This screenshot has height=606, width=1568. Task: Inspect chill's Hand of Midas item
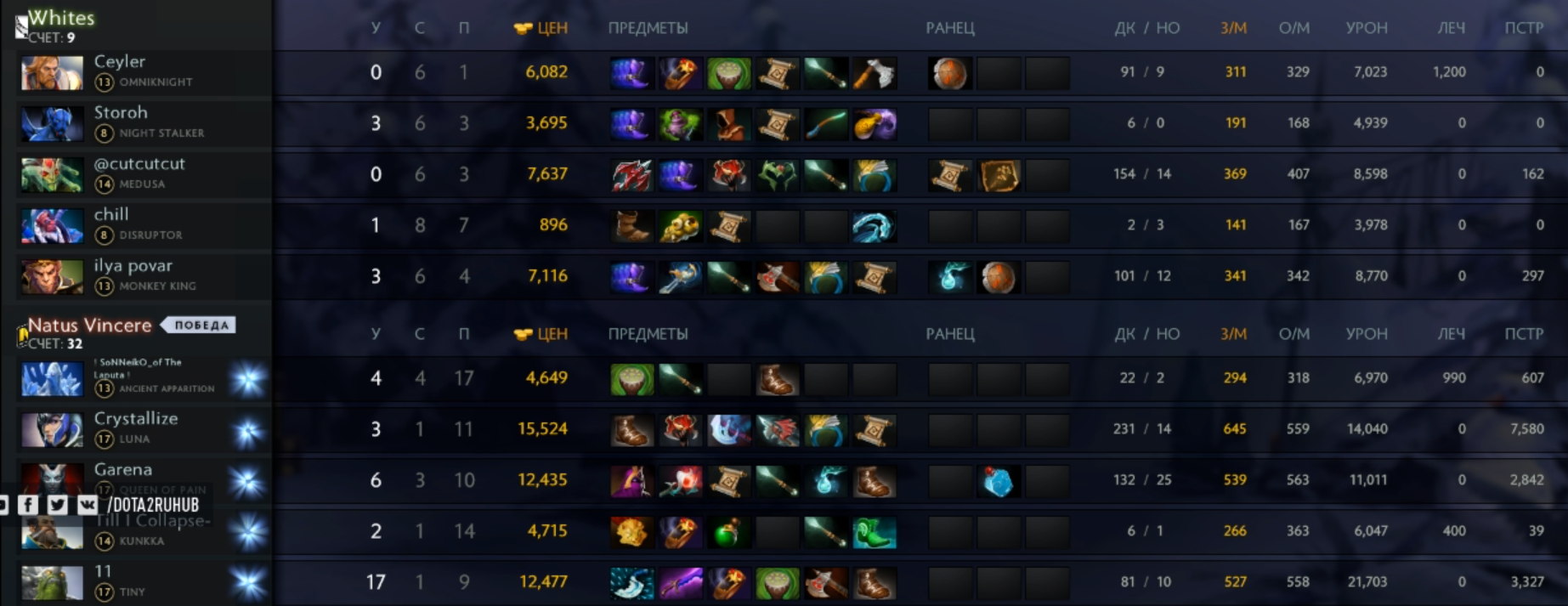[x=680, y=226]
